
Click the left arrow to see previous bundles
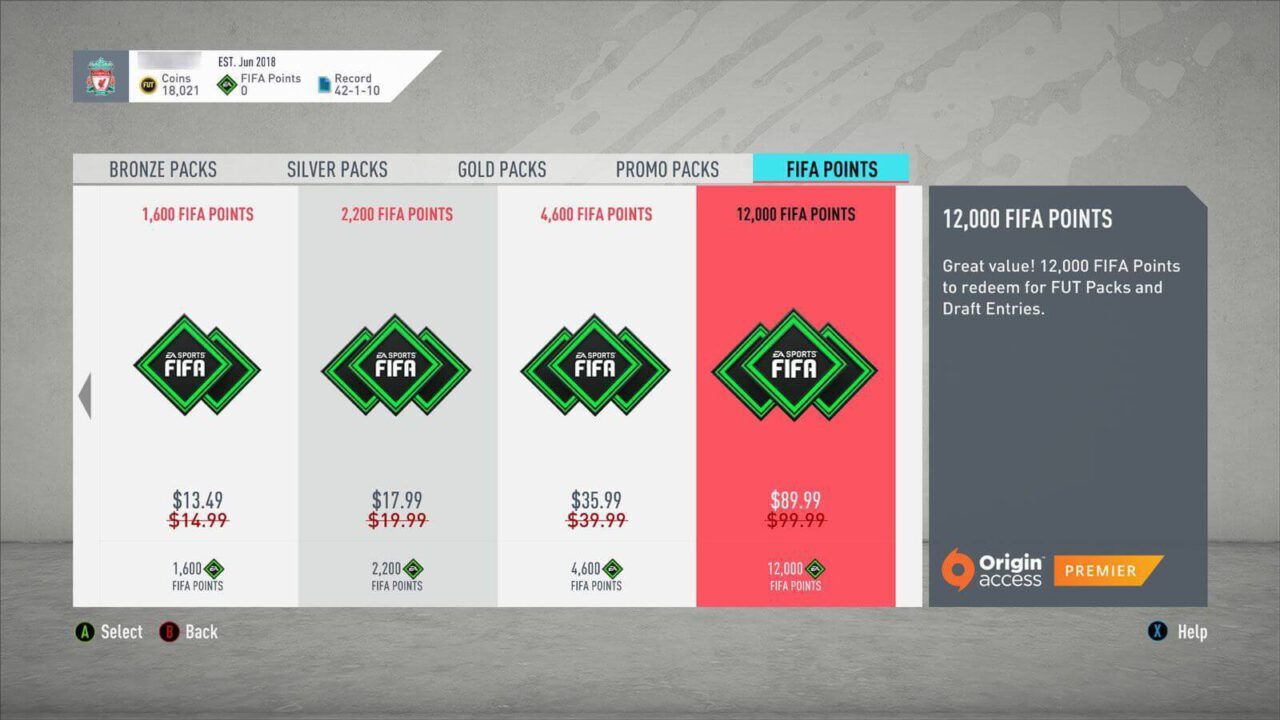[x=85, y=396]
